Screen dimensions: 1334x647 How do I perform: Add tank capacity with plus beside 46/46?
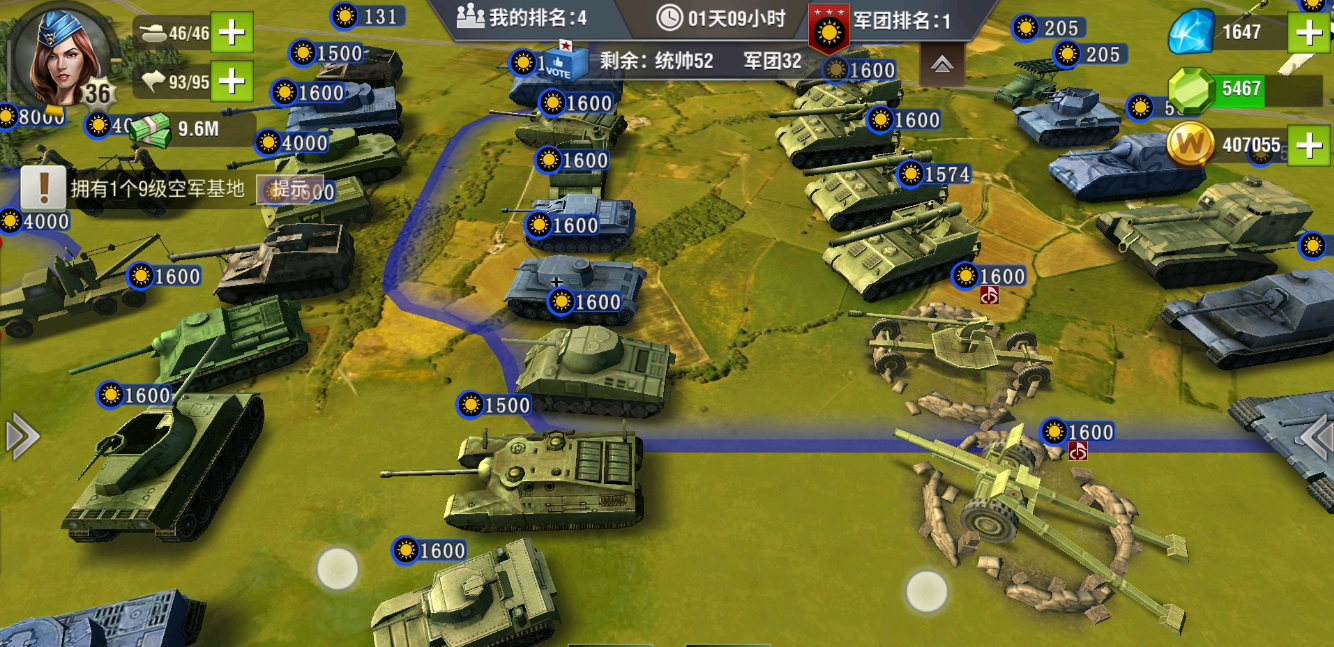coord(232,33)
